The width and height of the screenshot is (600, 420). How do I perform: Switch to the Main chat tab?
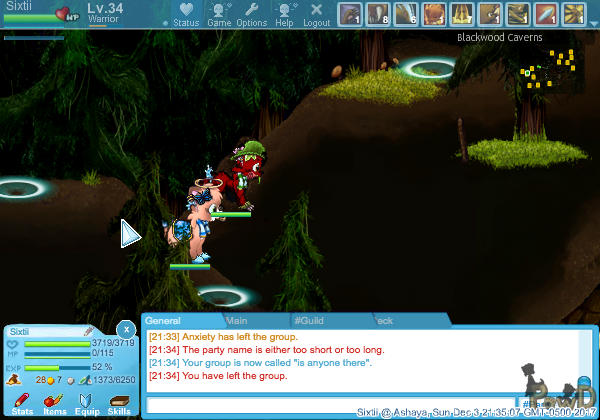pos(237,320)
